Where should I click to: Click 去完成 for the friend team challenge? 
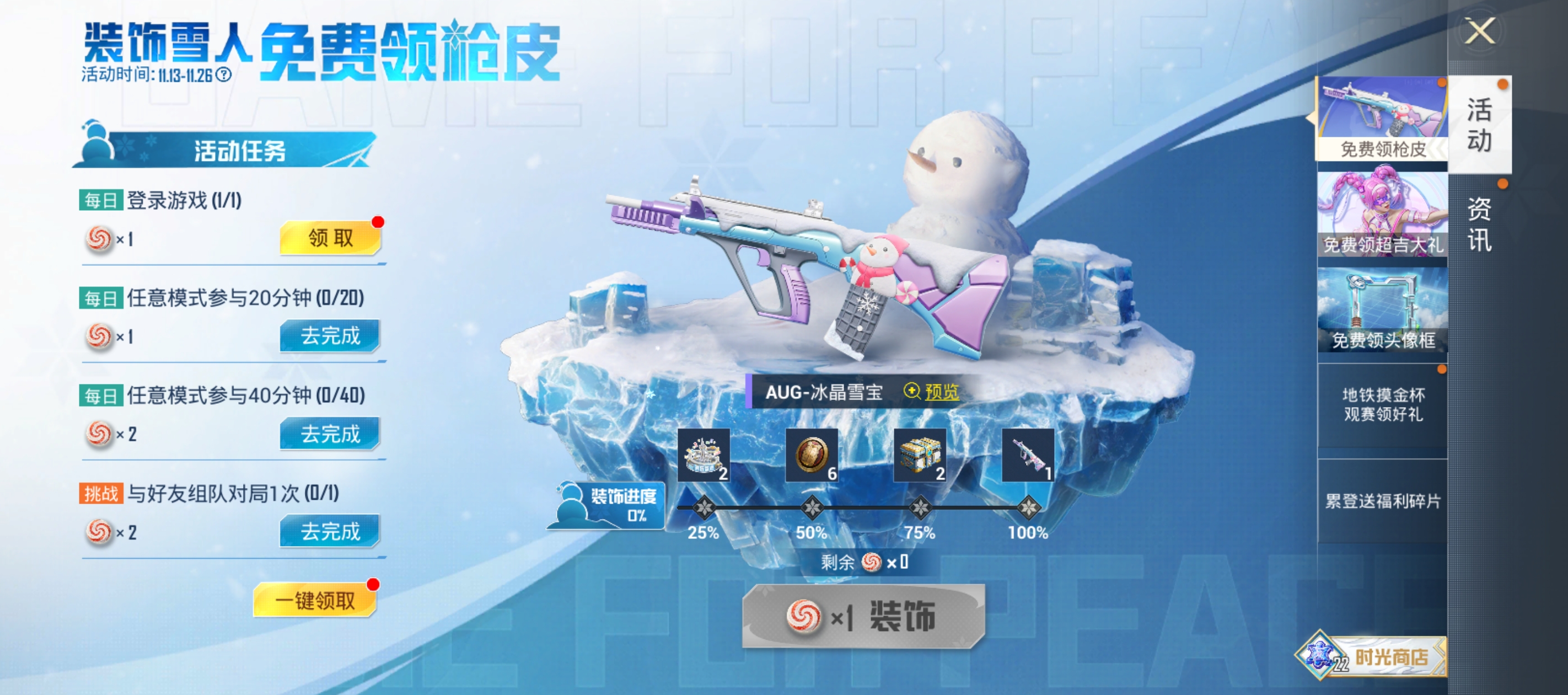[x=329, y=532]
